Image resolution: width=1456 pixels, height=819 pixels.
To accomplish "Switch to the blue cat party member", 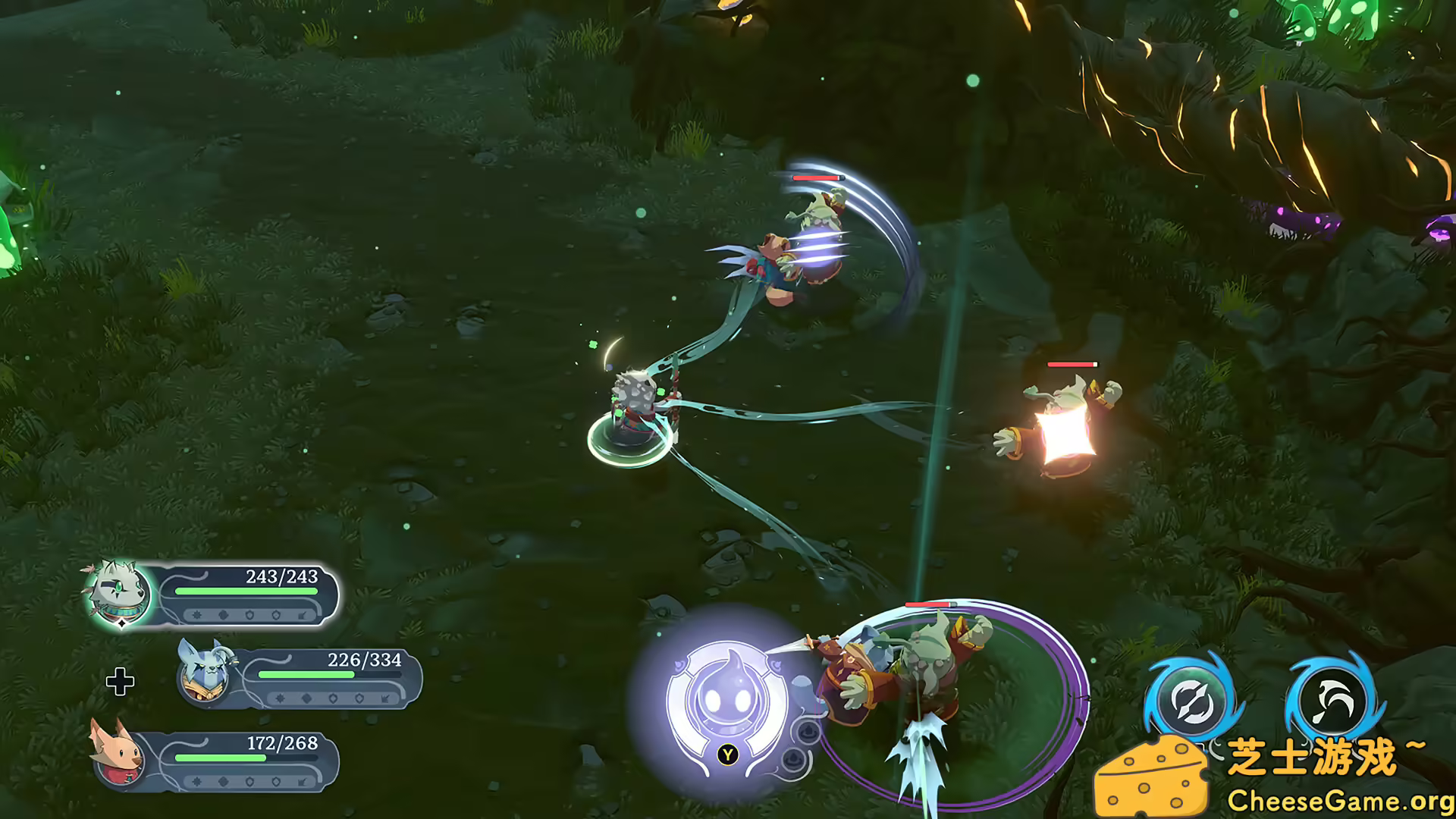I will [201, 673].
